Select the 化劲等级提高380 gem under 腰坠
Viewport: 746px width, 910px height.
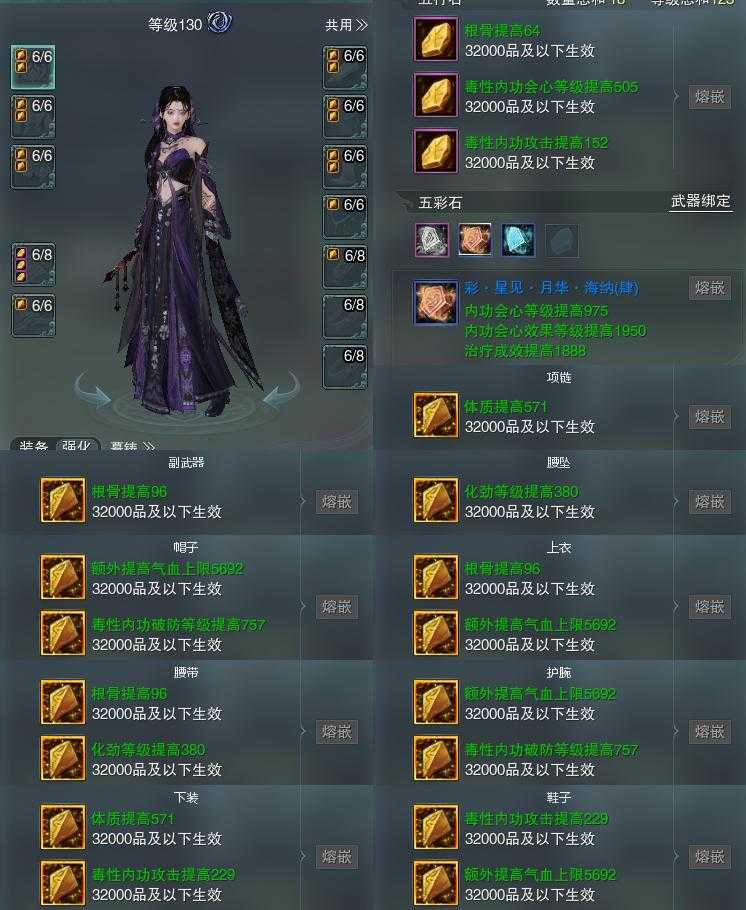point(436,501)
